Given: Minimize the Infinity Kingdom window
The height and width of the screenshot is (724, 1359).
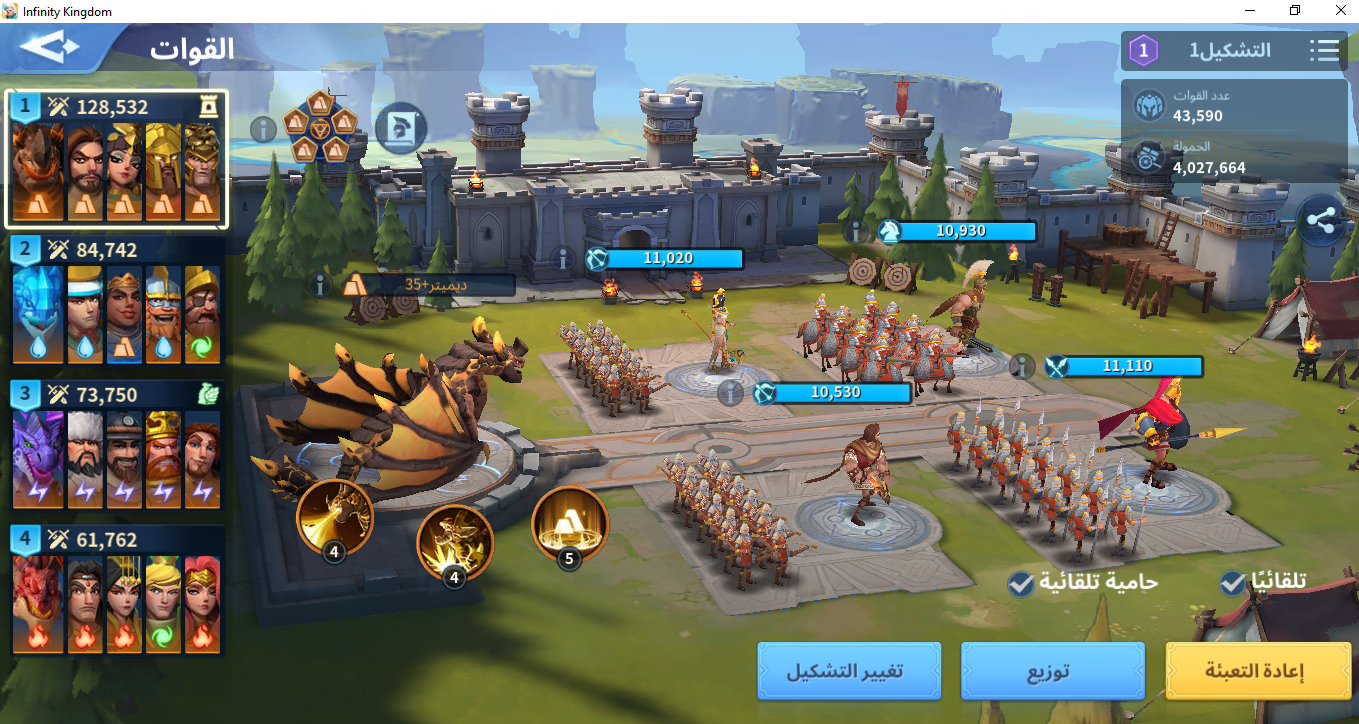Looking at the screenshot, I should click(1249, 11).
